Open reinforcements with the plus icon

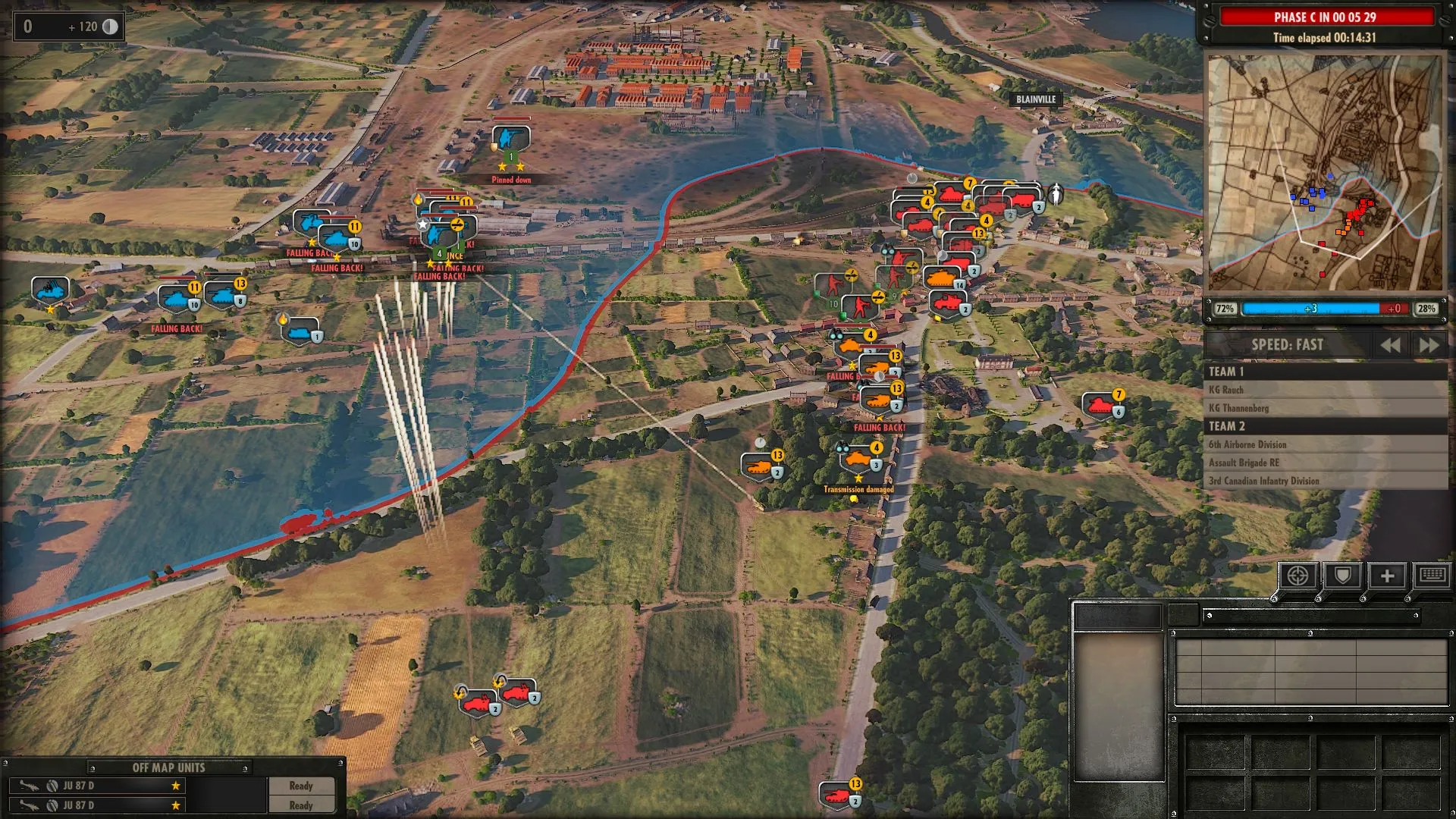[x=1387, y=576]
